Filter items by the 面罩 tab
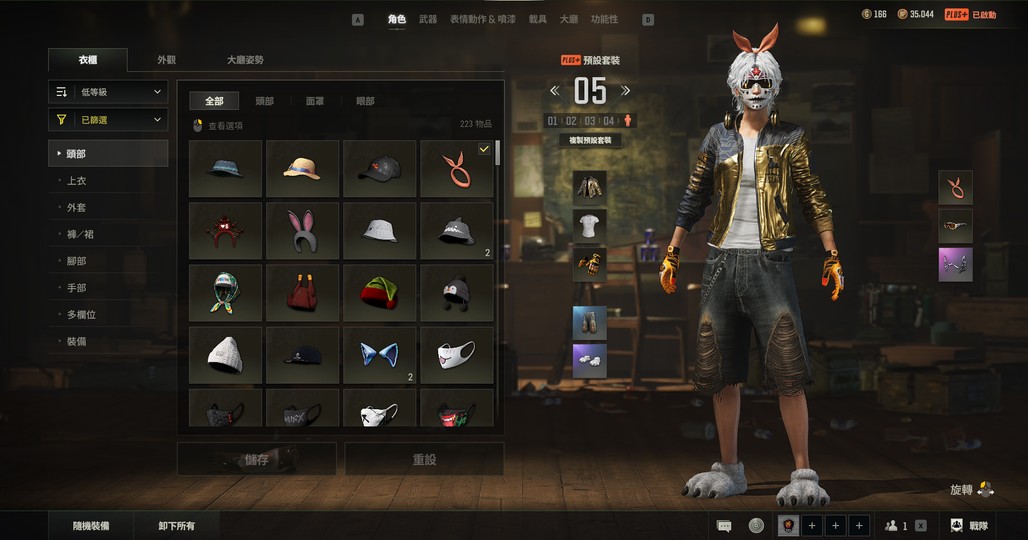The image size is (1028, 540). coord(315,101)
